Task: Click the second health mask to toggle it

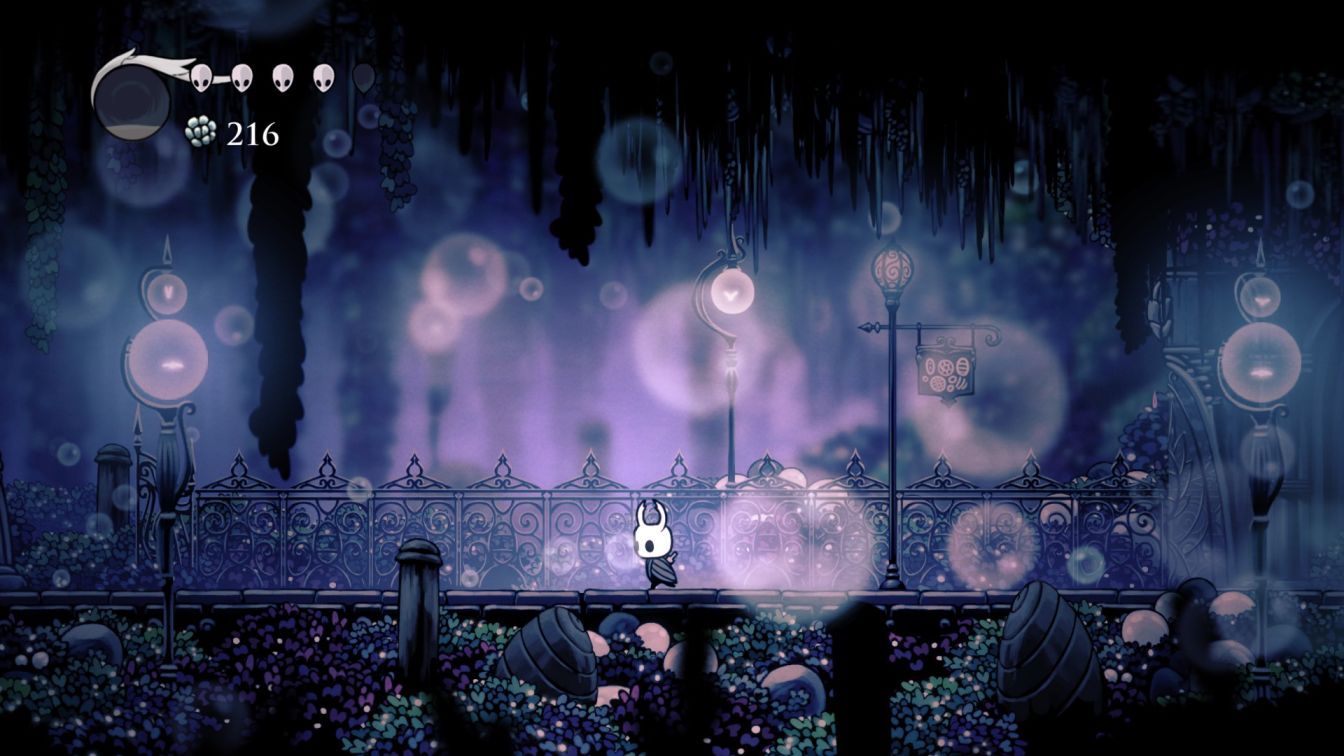Action: tap(241, 76)
